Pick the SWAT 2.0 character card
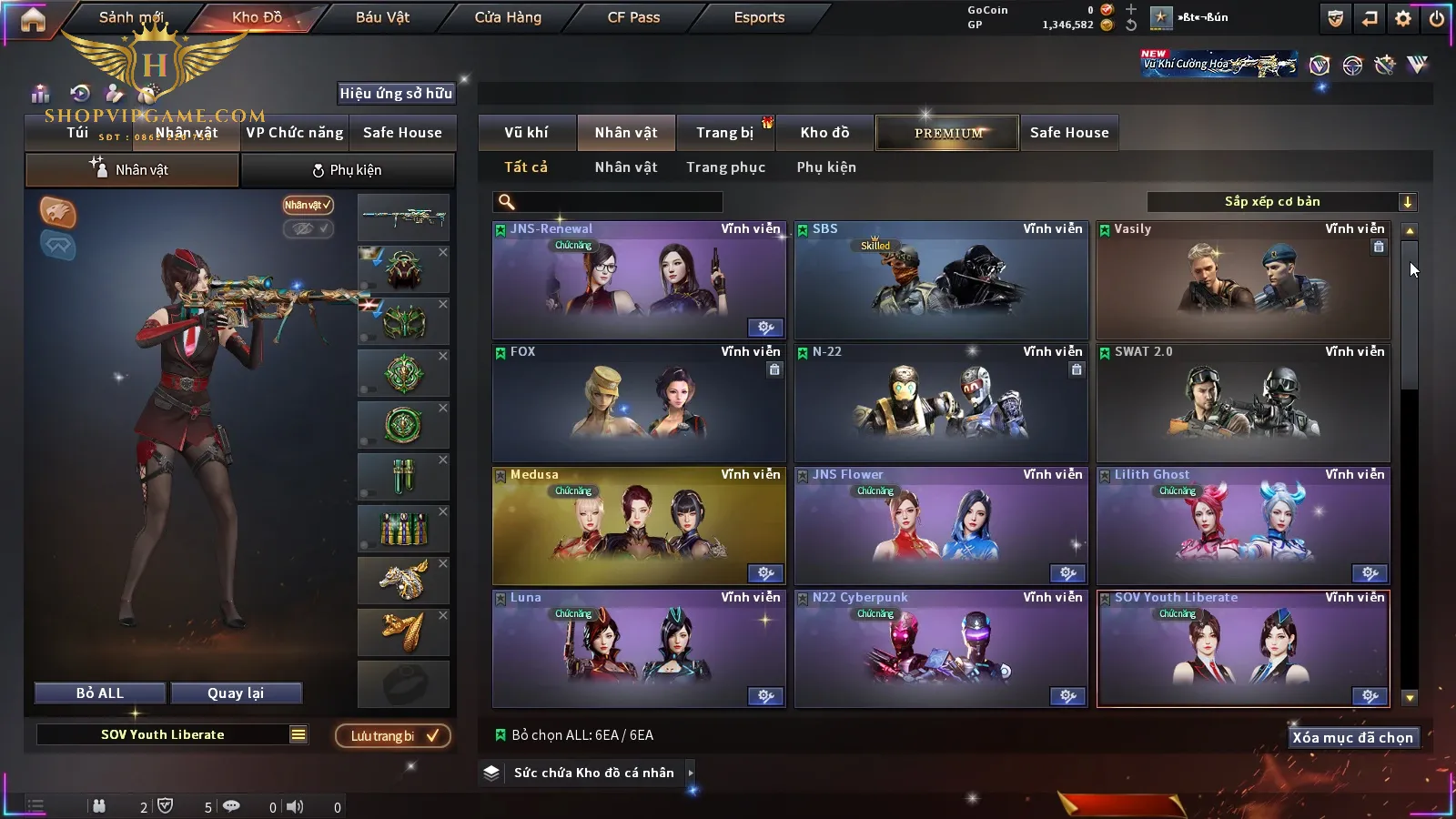1456x819 pixels. (x=1243, y=403)
